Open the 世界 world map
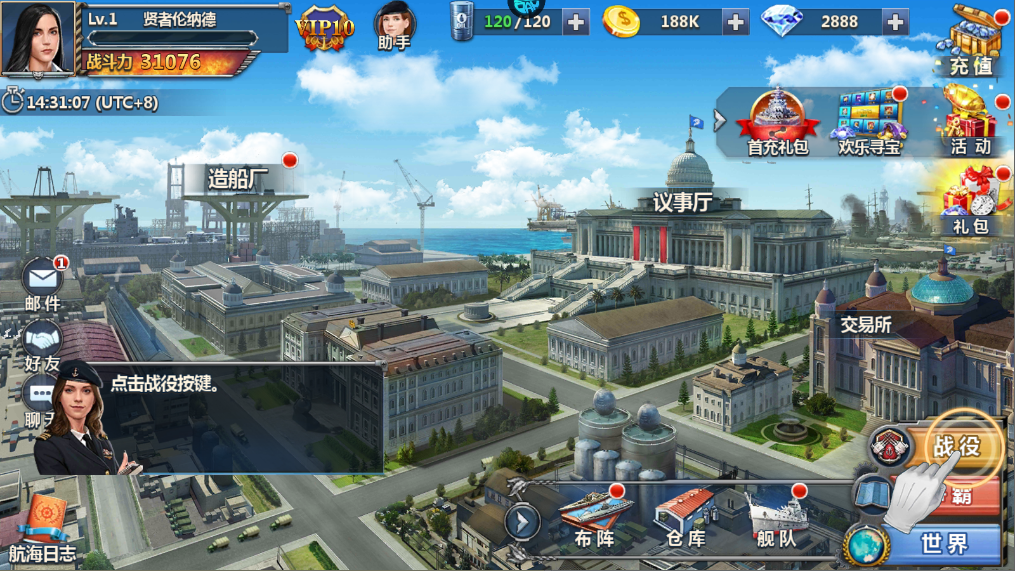 point(943,543)
